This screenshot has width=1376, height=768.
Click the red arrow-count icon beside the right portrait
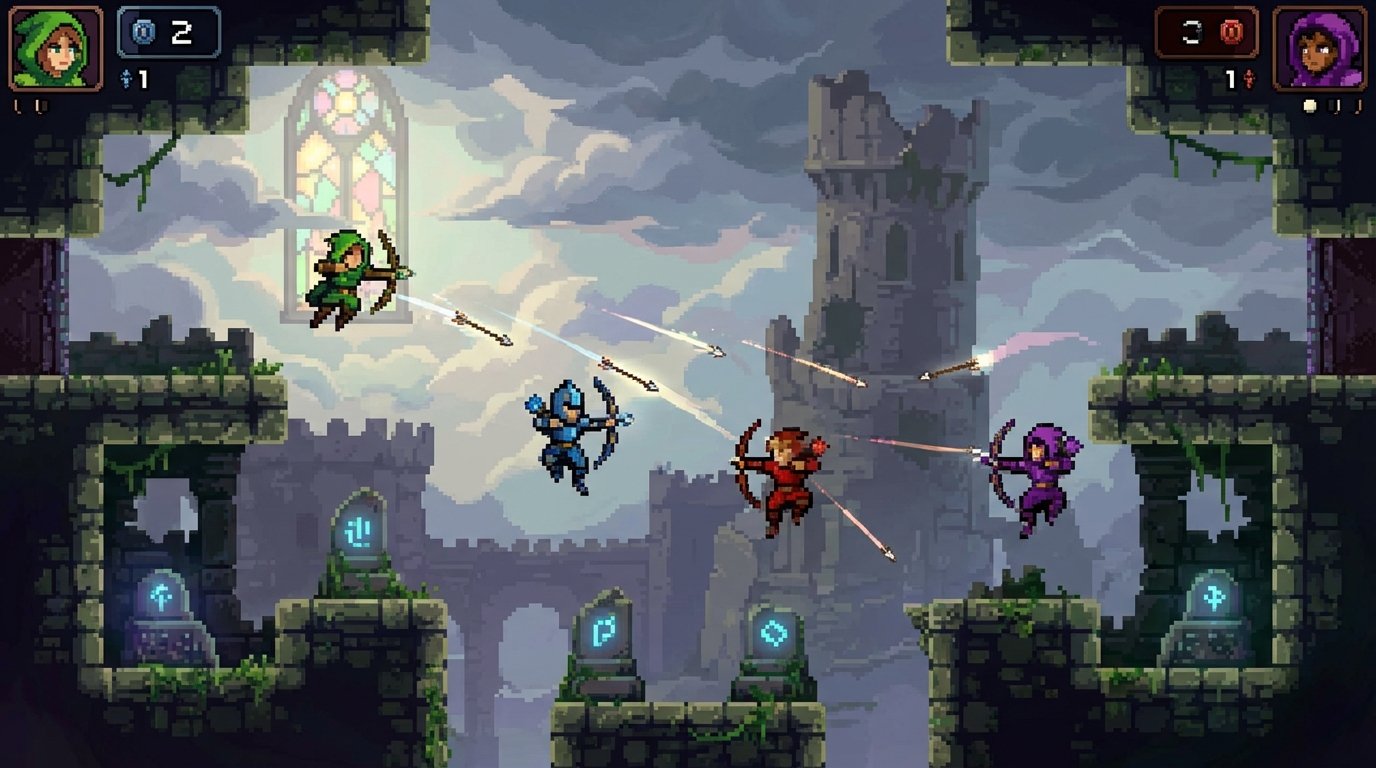coord(1248,79)
